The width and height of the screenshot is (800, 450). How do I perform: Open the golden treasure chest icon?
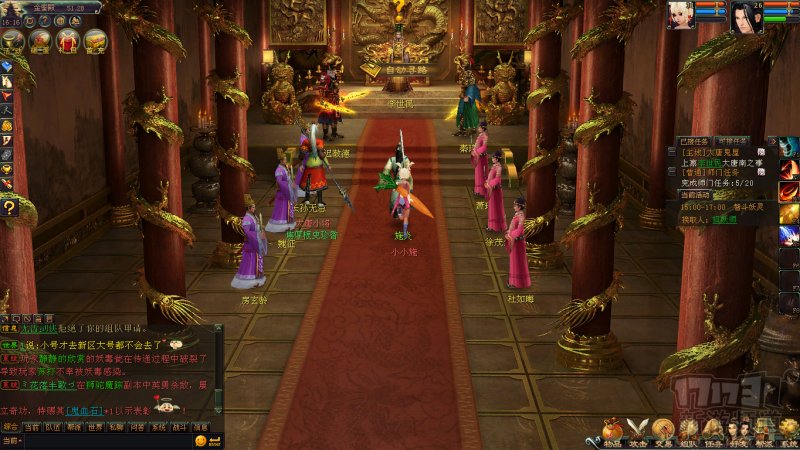96,41
